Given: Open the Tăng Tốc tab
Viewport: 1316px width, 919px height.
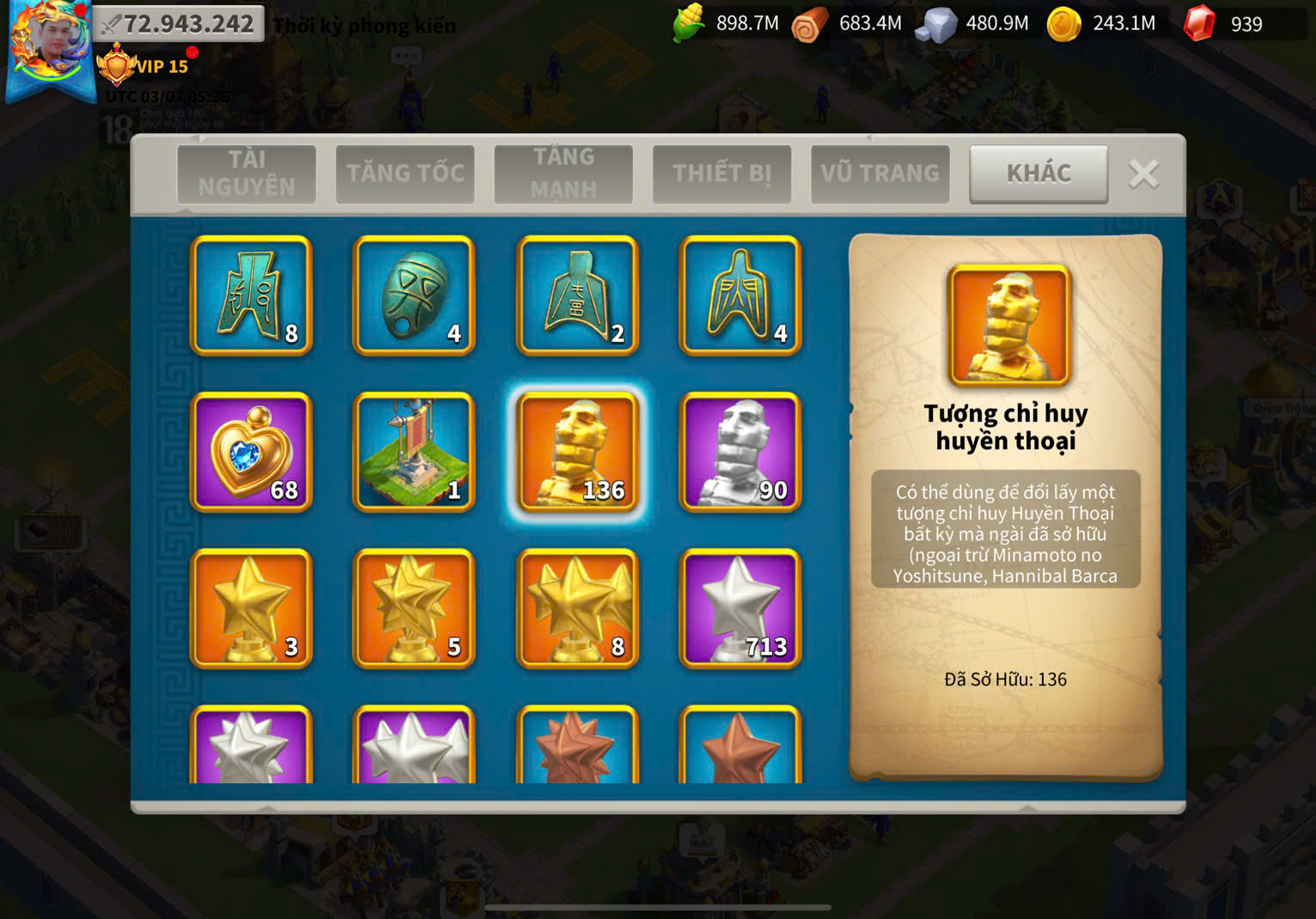Looking at the screenshot, I should point(405,173).
